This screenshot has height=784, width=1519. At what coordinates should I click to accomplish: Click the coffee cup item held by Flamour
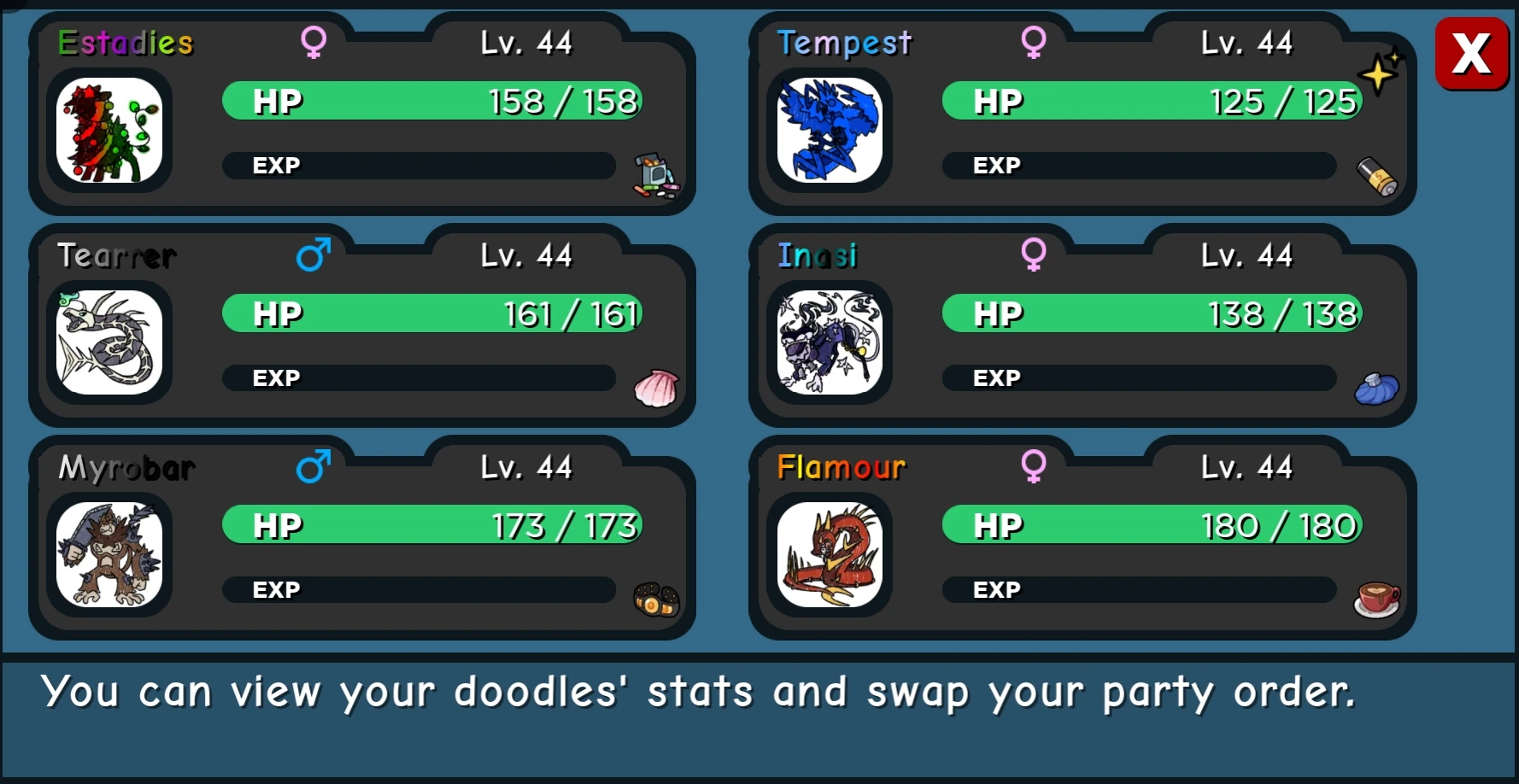click(x=1375, y=601)
